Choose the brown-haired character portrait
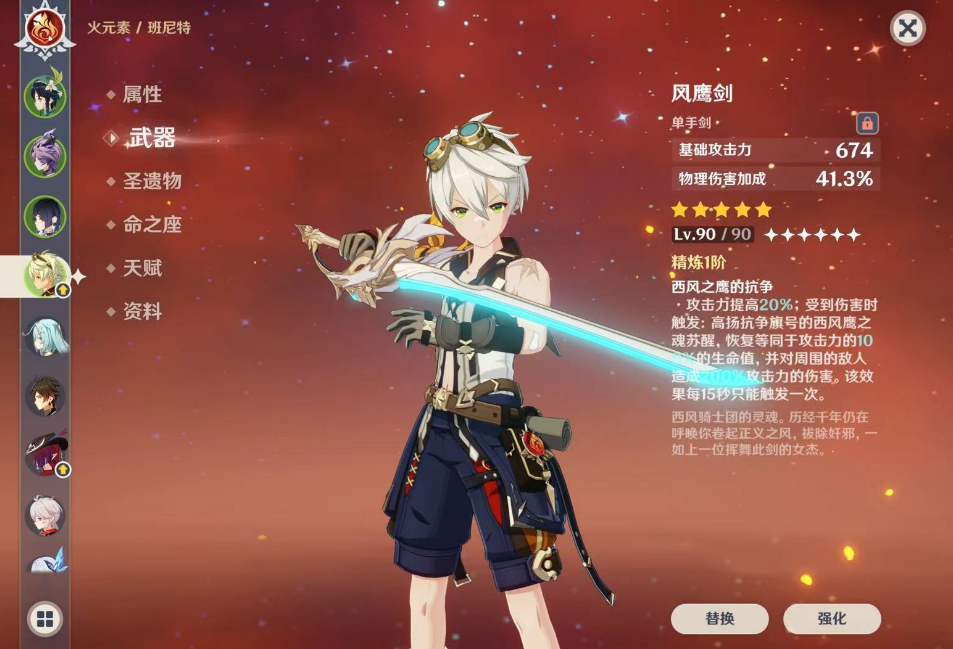This screenshot has width=953, height=649. click(x=45, y=396)
